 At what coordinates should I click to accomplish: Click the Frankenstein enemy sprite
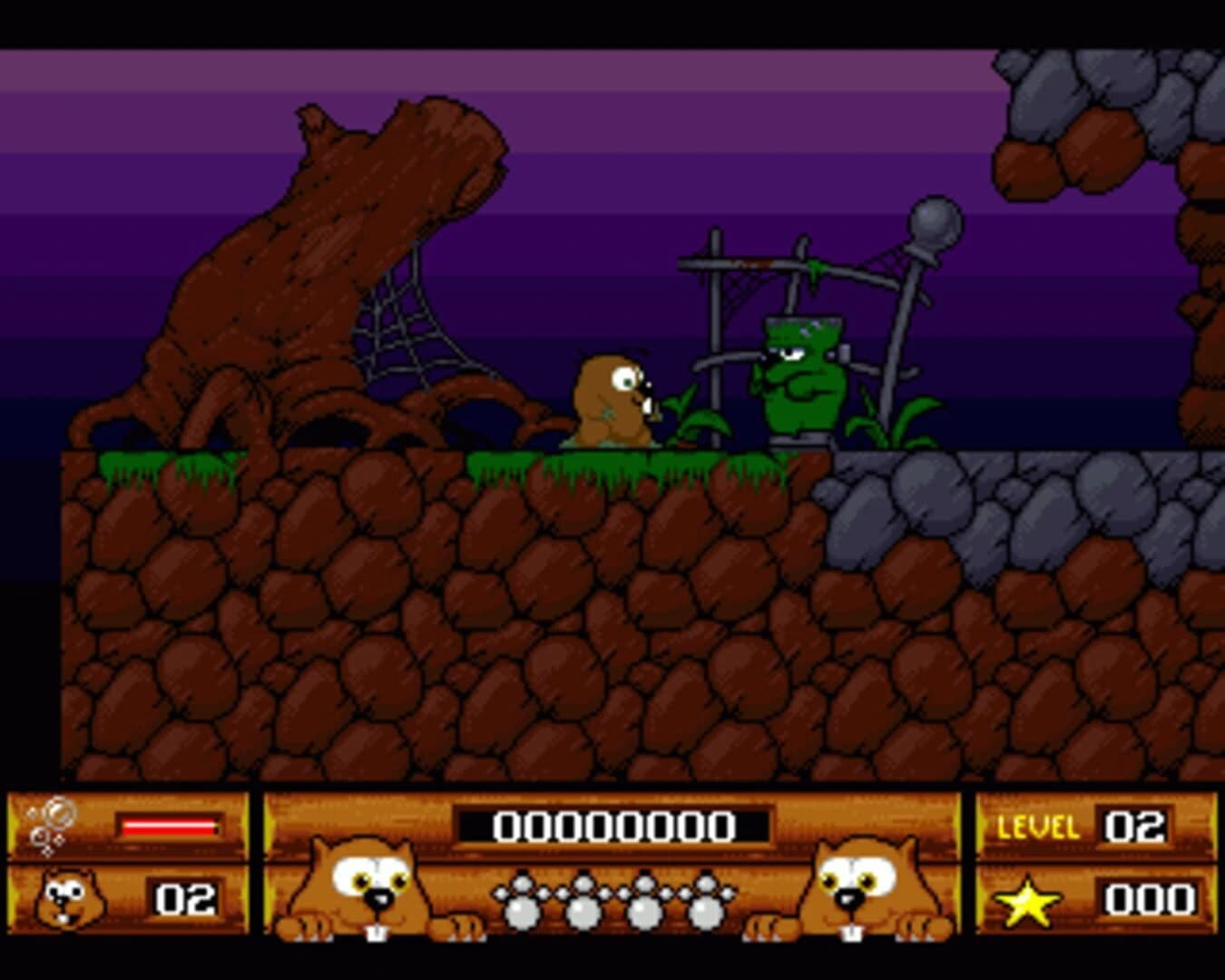pyautogui.click(x=799, y=372)
